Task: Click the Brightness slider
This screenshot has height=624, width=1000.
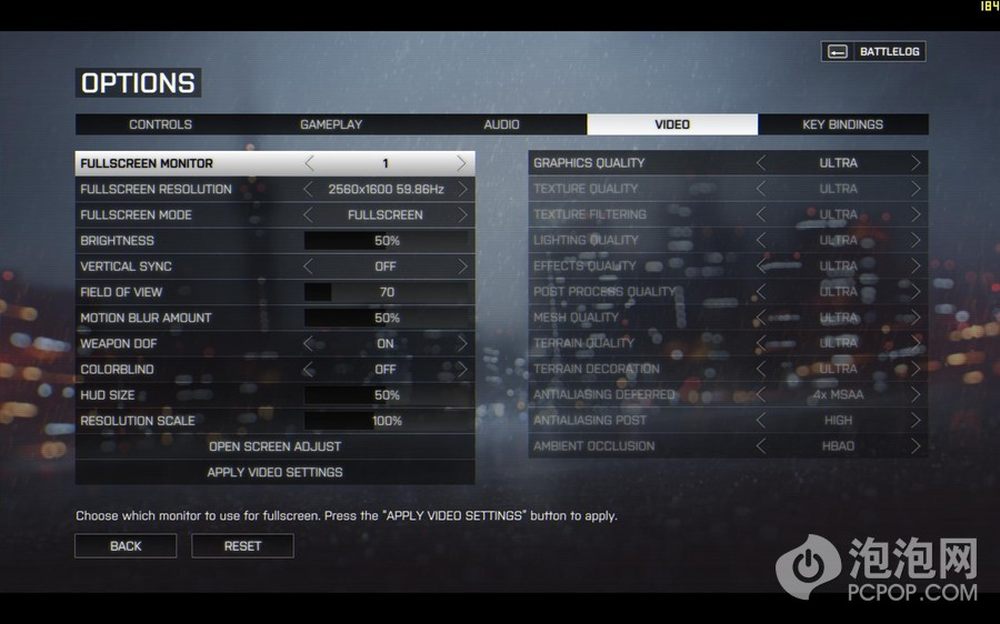Action: [x=386, y=241]
